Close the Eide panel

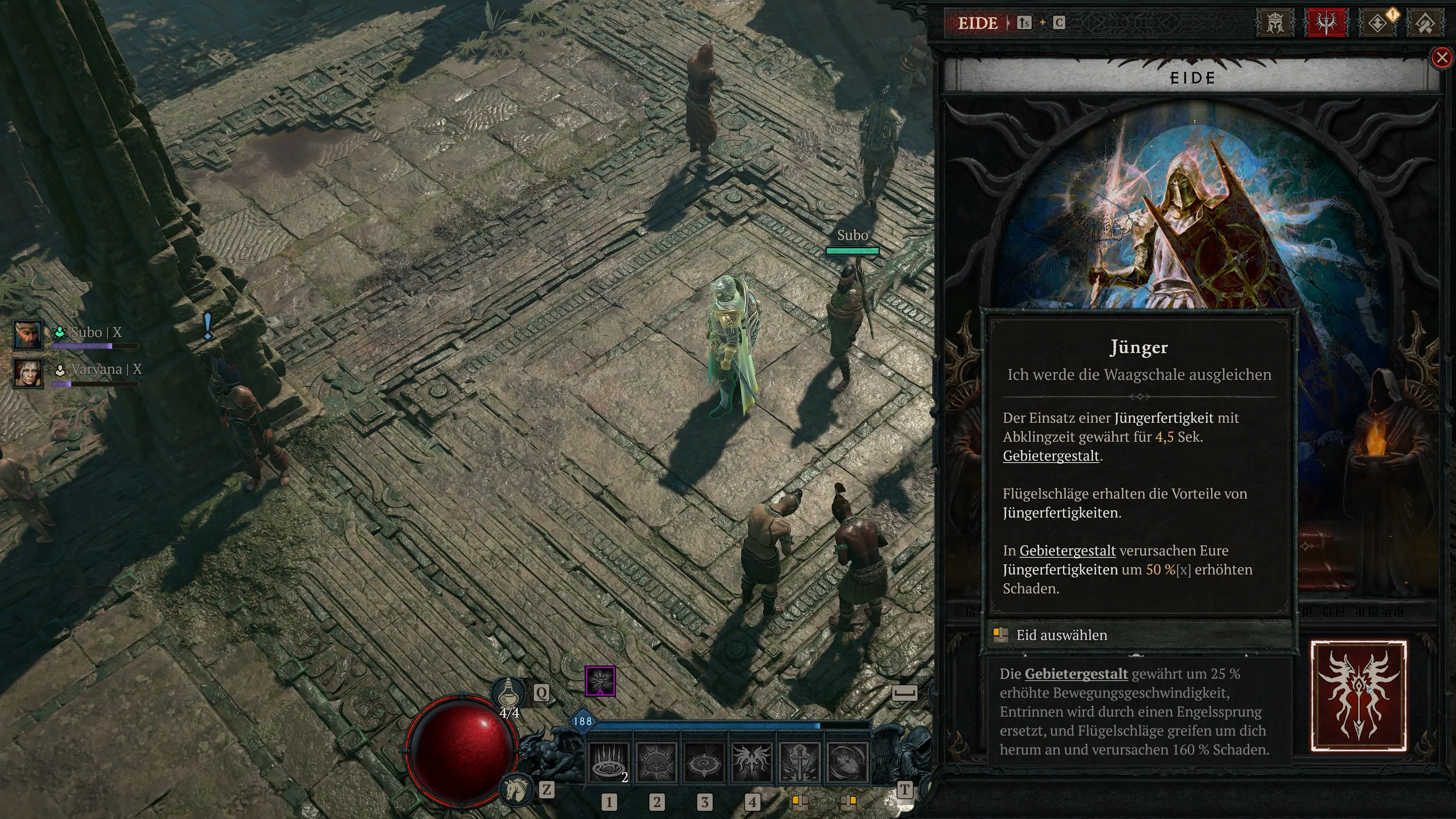click(1442, 58)
